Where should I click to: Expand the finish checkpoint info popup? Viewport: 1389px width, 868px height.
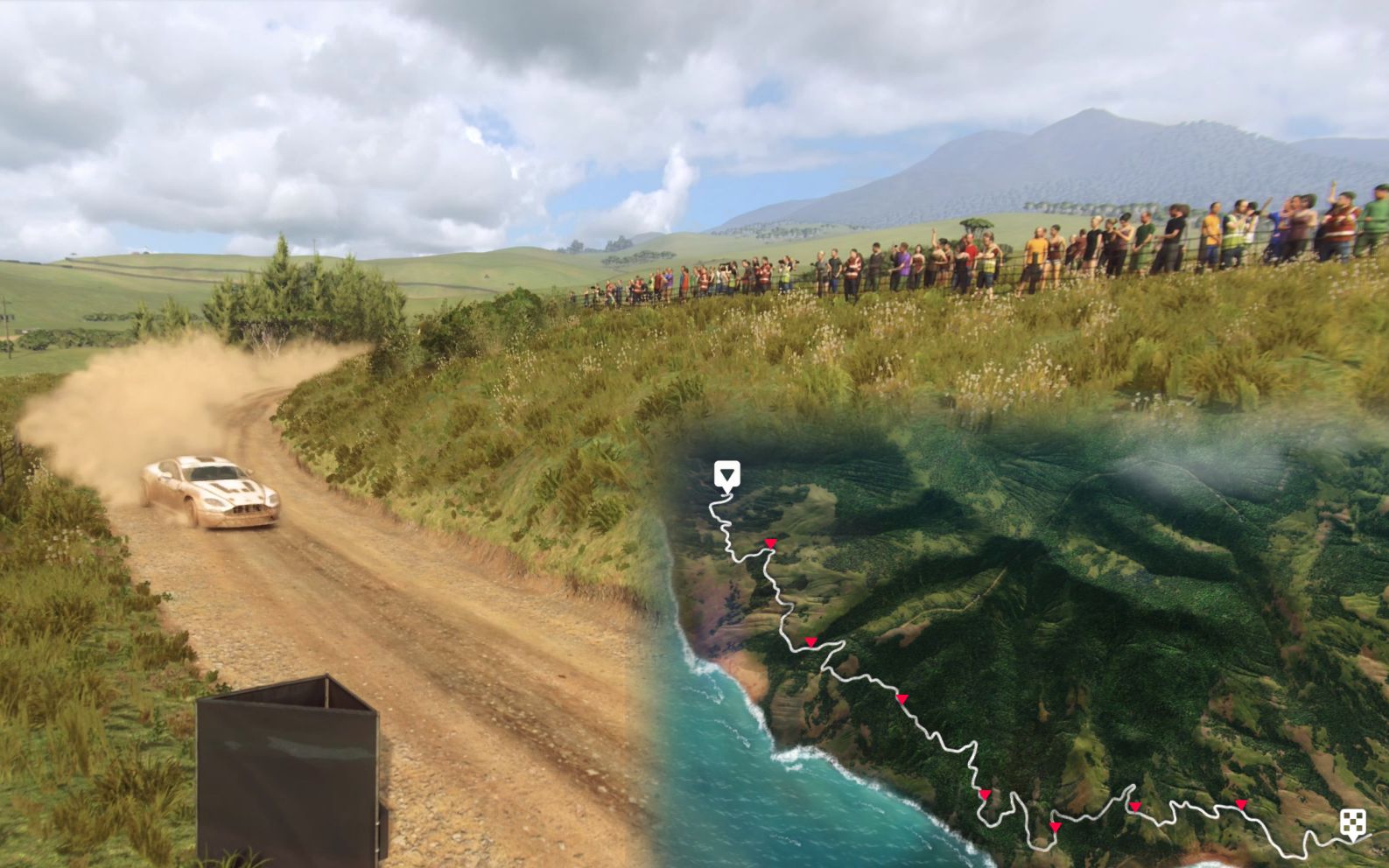point(1354,822)
